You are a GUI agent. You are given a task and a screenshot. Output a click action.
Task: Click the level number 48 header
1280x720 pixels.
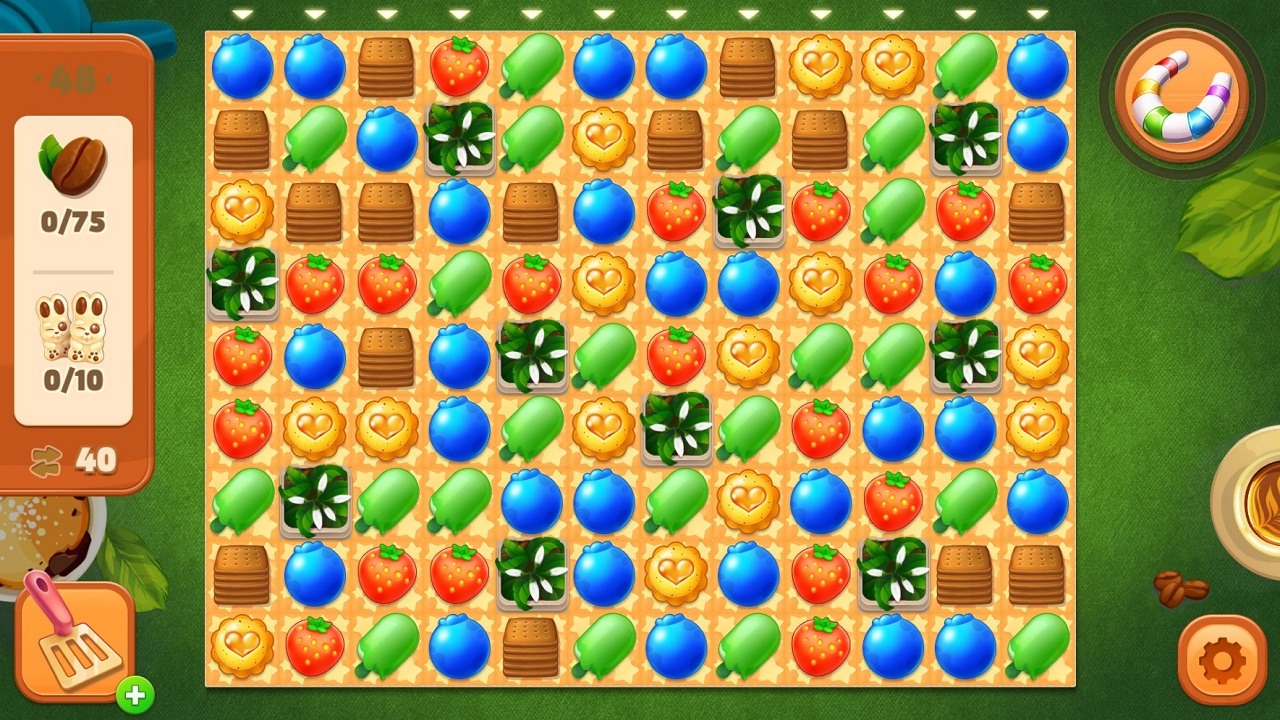(x=75, y=78)
